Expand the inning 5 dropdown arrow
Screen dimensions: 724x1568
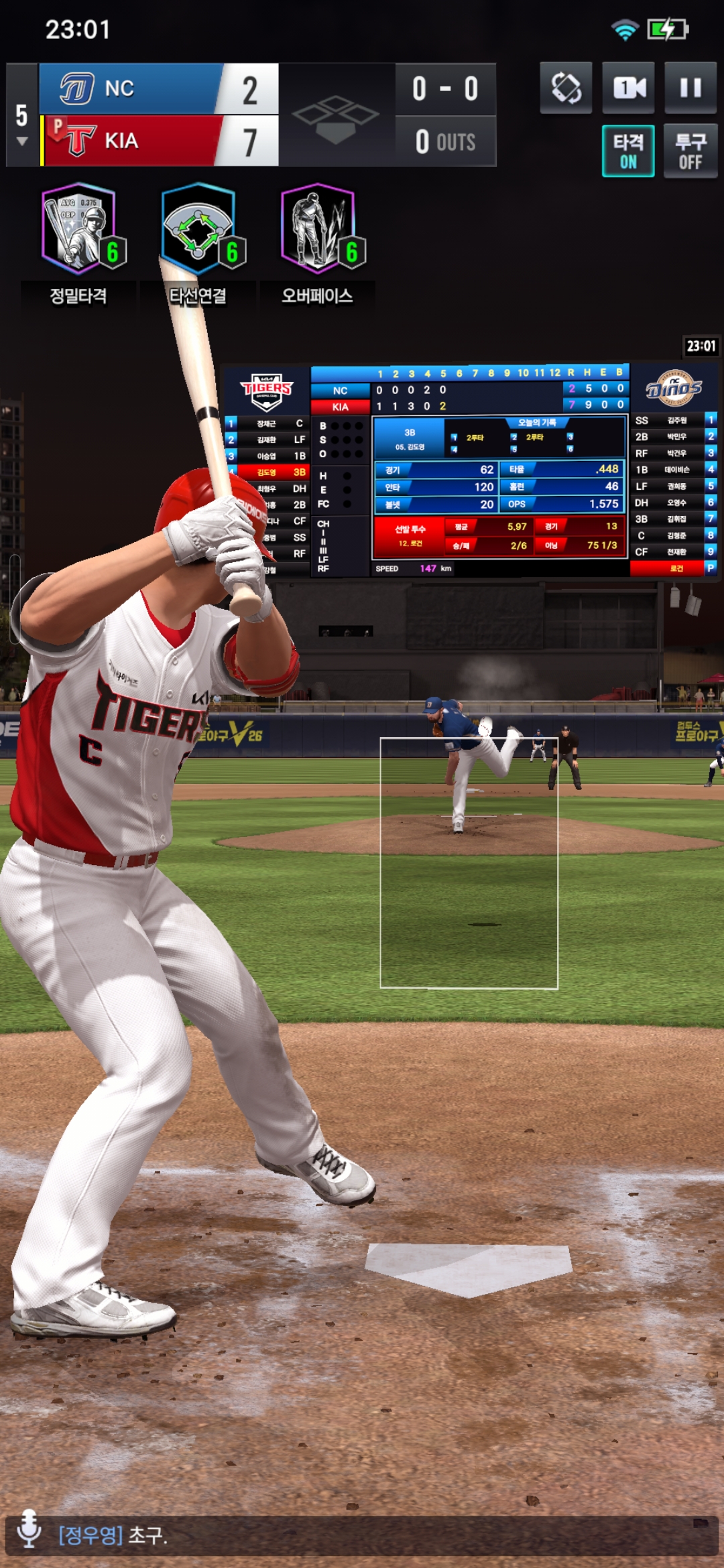(22, 141)
